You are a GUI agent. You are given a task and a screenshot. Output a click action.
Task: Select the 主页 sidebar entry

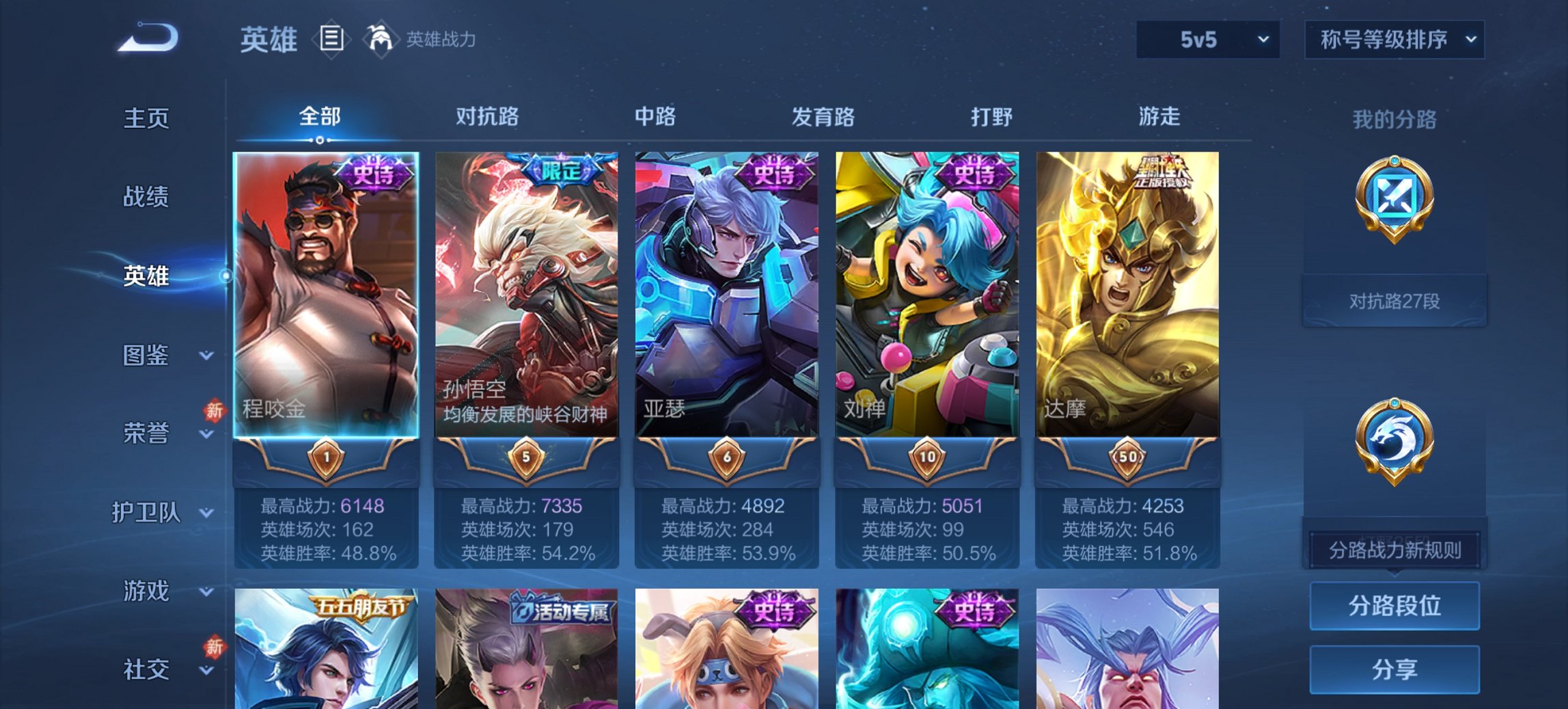146,118
